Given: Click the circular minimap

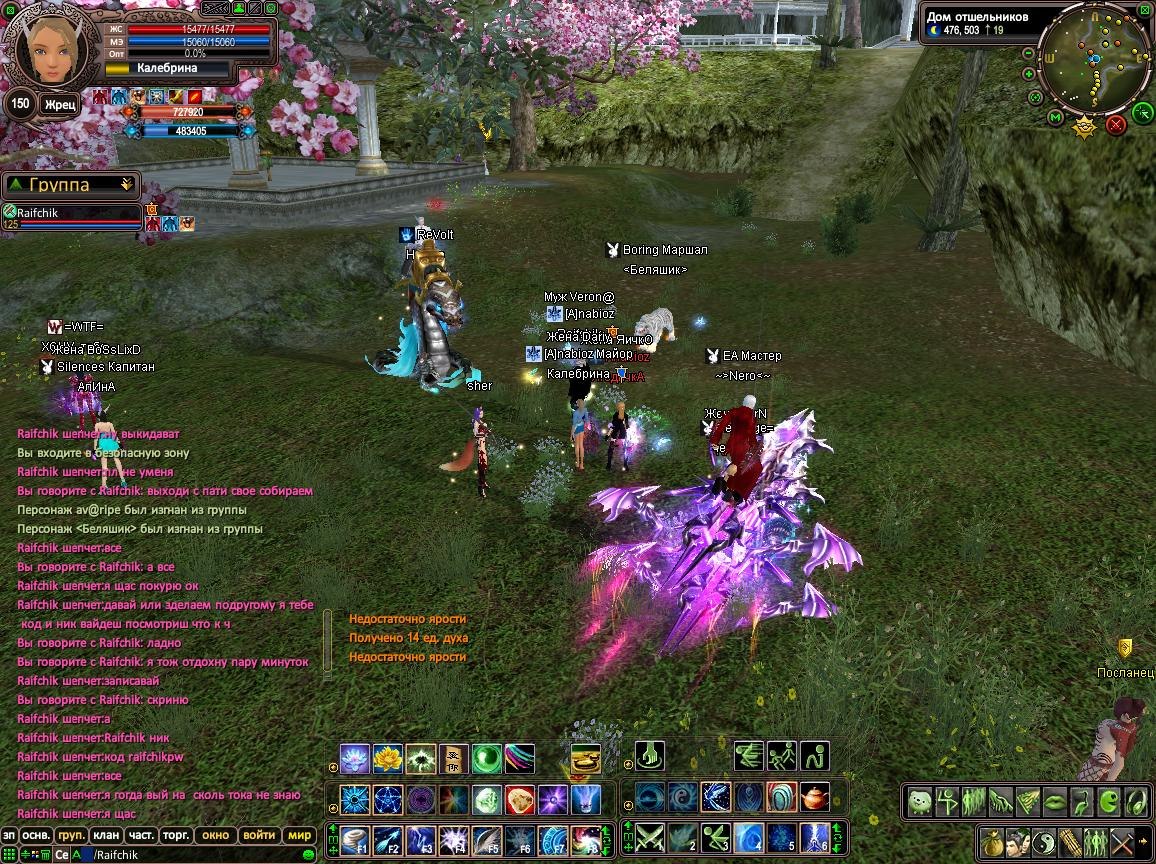Looking at the screenshot, I should coord(1096,62).
